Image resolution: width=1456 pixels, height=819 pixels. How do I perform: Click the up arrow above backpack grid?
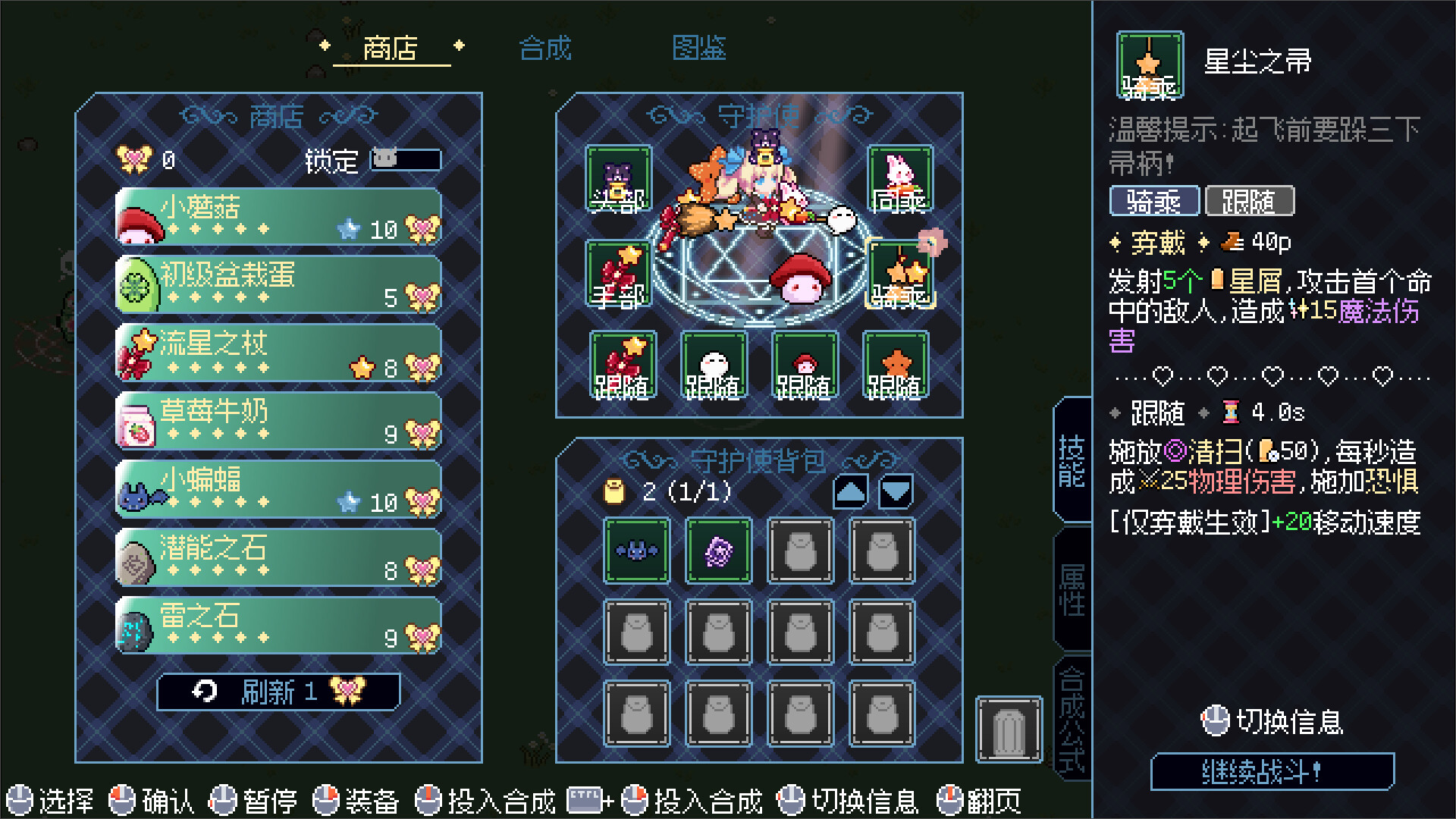[x=851, y=490]
